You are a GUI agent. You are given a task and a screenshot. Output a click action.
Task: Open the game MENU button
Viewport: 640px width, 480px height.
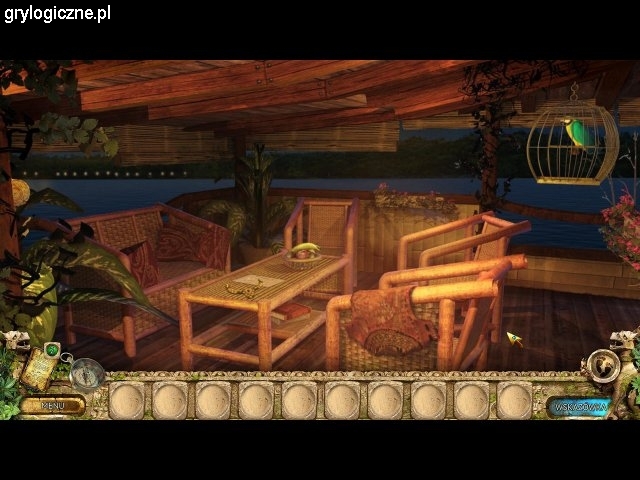tap(52, 405)
